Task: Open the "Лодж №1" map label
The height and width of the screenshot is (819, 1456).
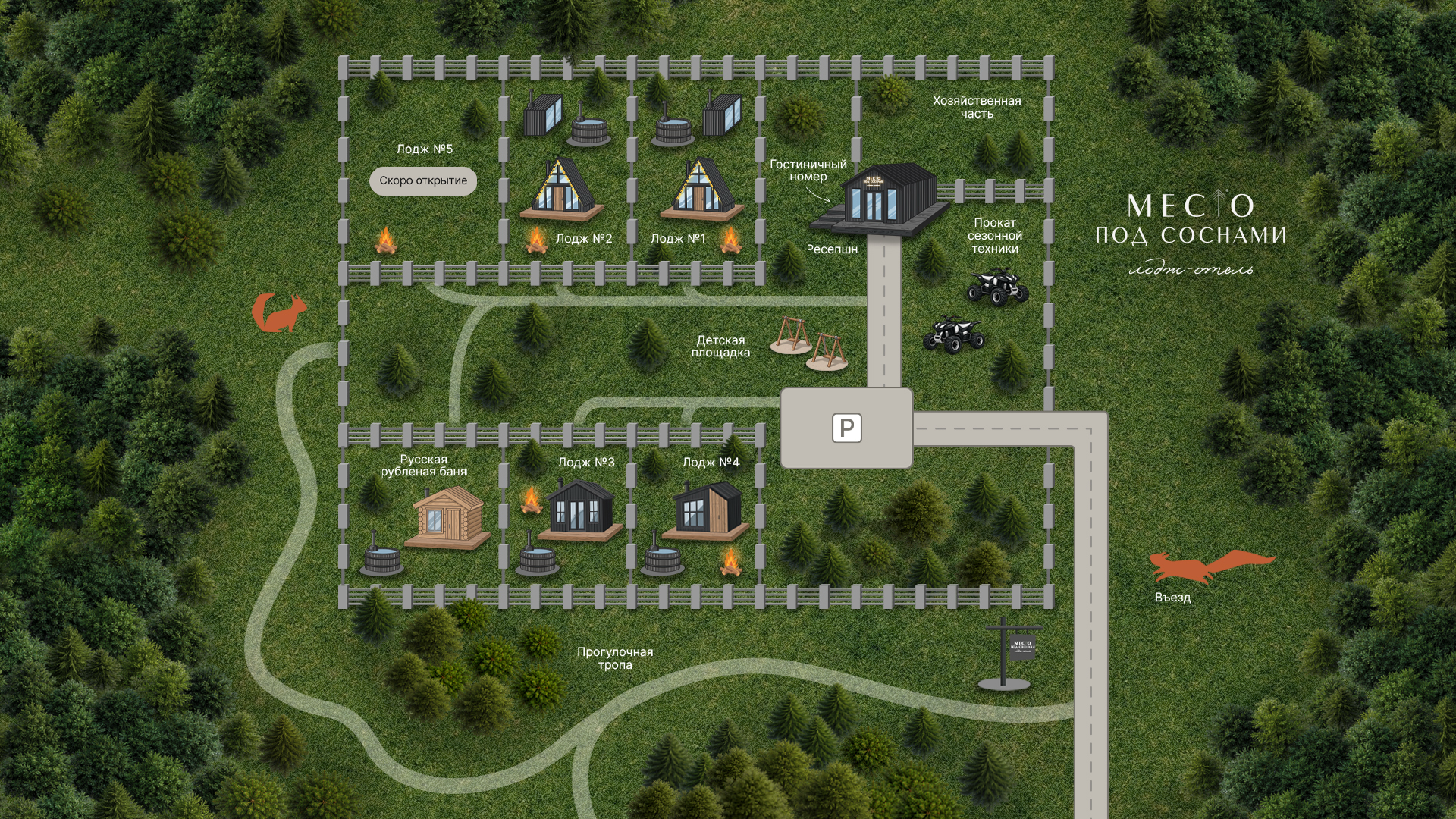Action: (x=678, y=239)
